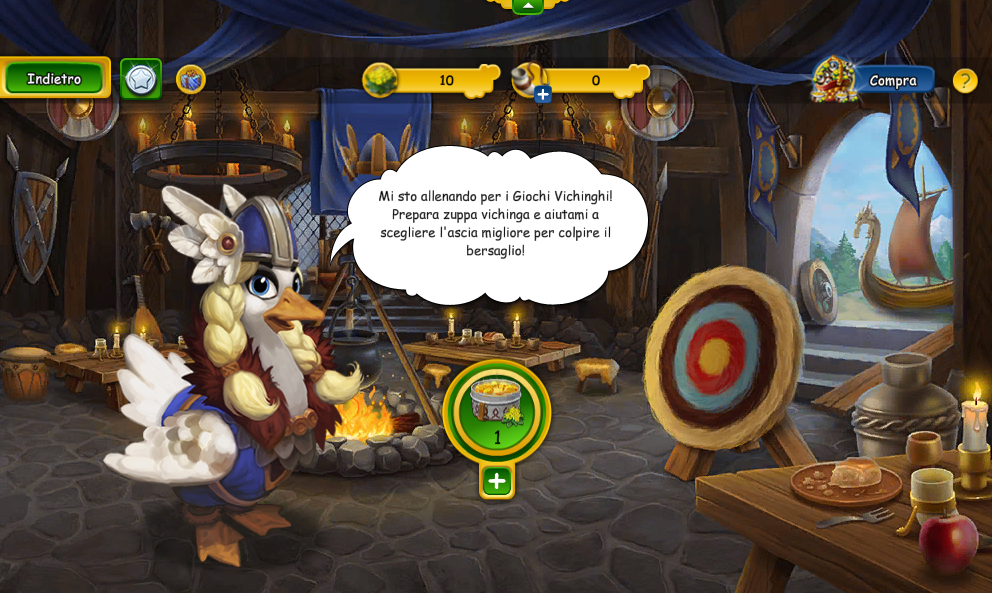
Task: Expand the green arrow tab at top
Action: click(527, 6)
